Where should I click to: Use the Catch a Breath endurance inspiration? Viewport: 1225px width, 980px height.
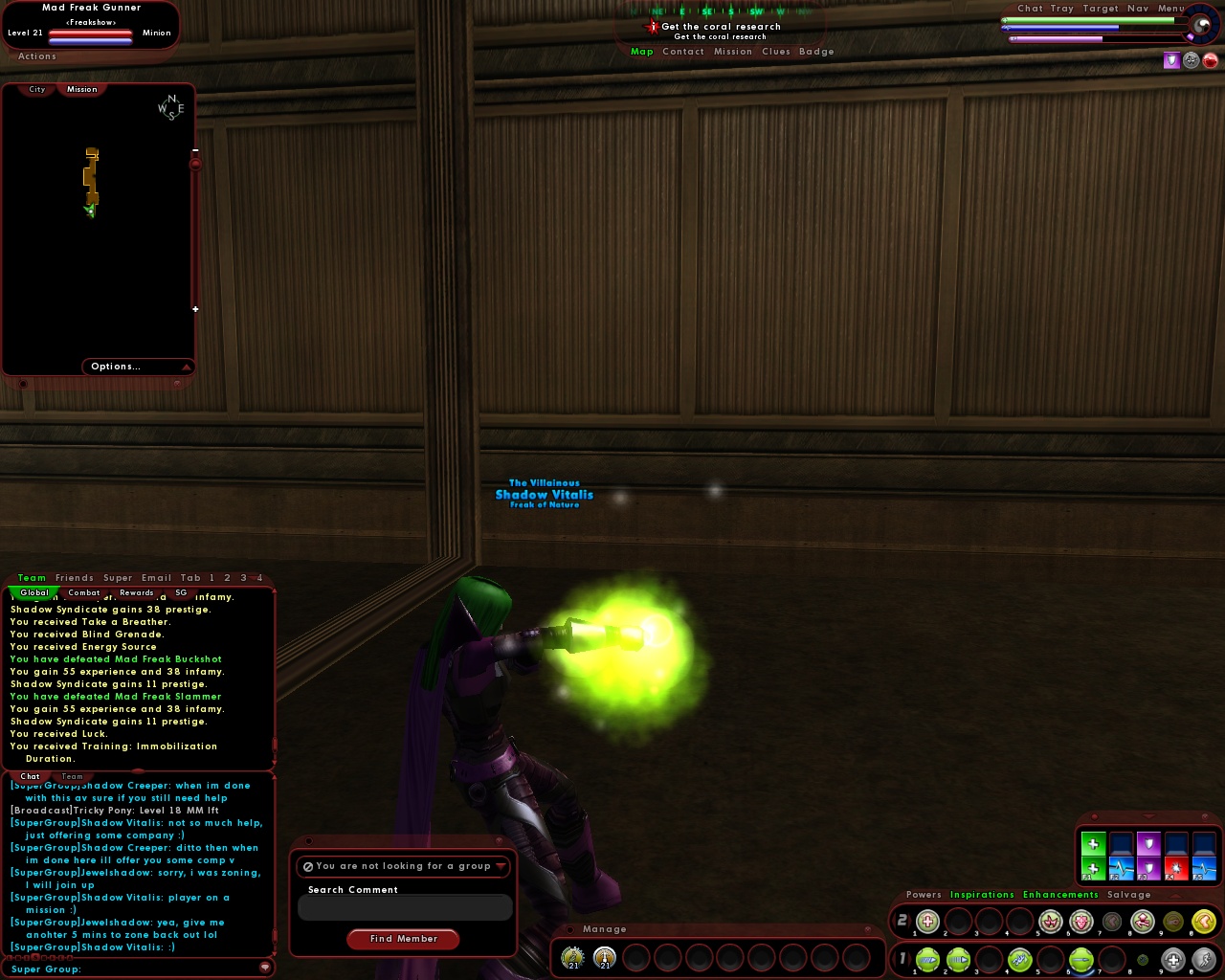(1121, 867)
